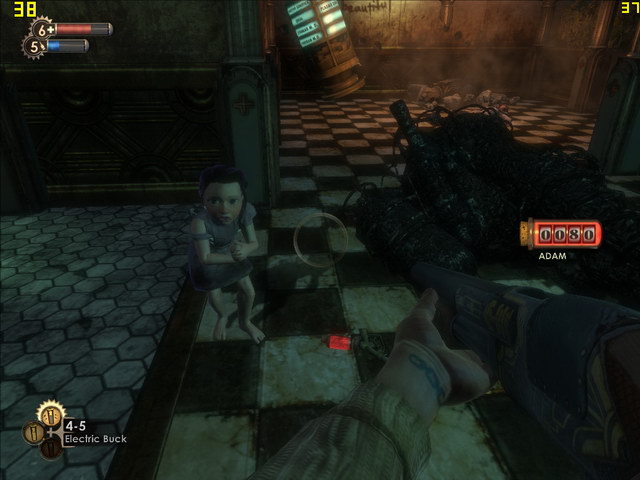Switch to the dimmed empty ammo type icon
Screen dimensions: 640x480
pos(50,447)
